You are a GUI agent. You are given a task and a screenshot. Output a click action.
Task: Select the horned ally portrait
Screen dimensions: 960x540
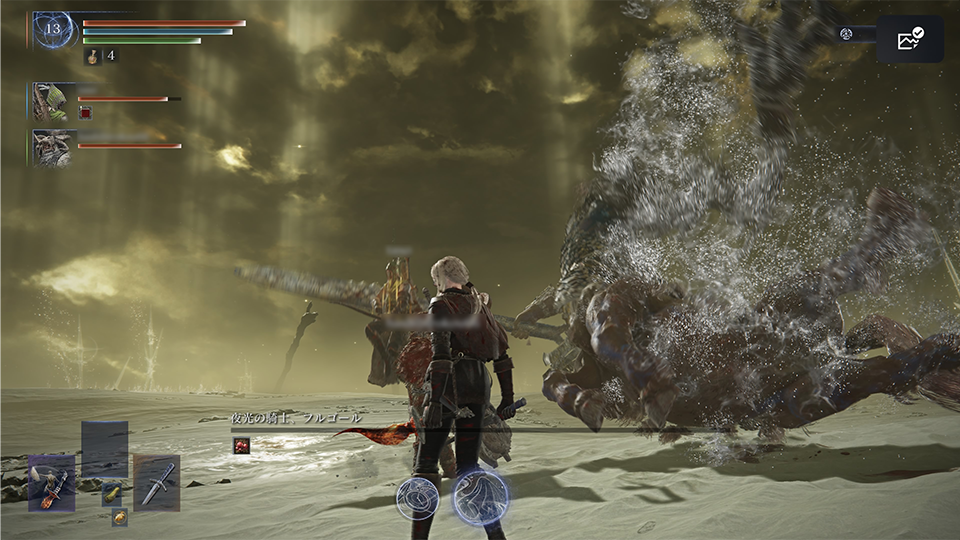(52, 147)
